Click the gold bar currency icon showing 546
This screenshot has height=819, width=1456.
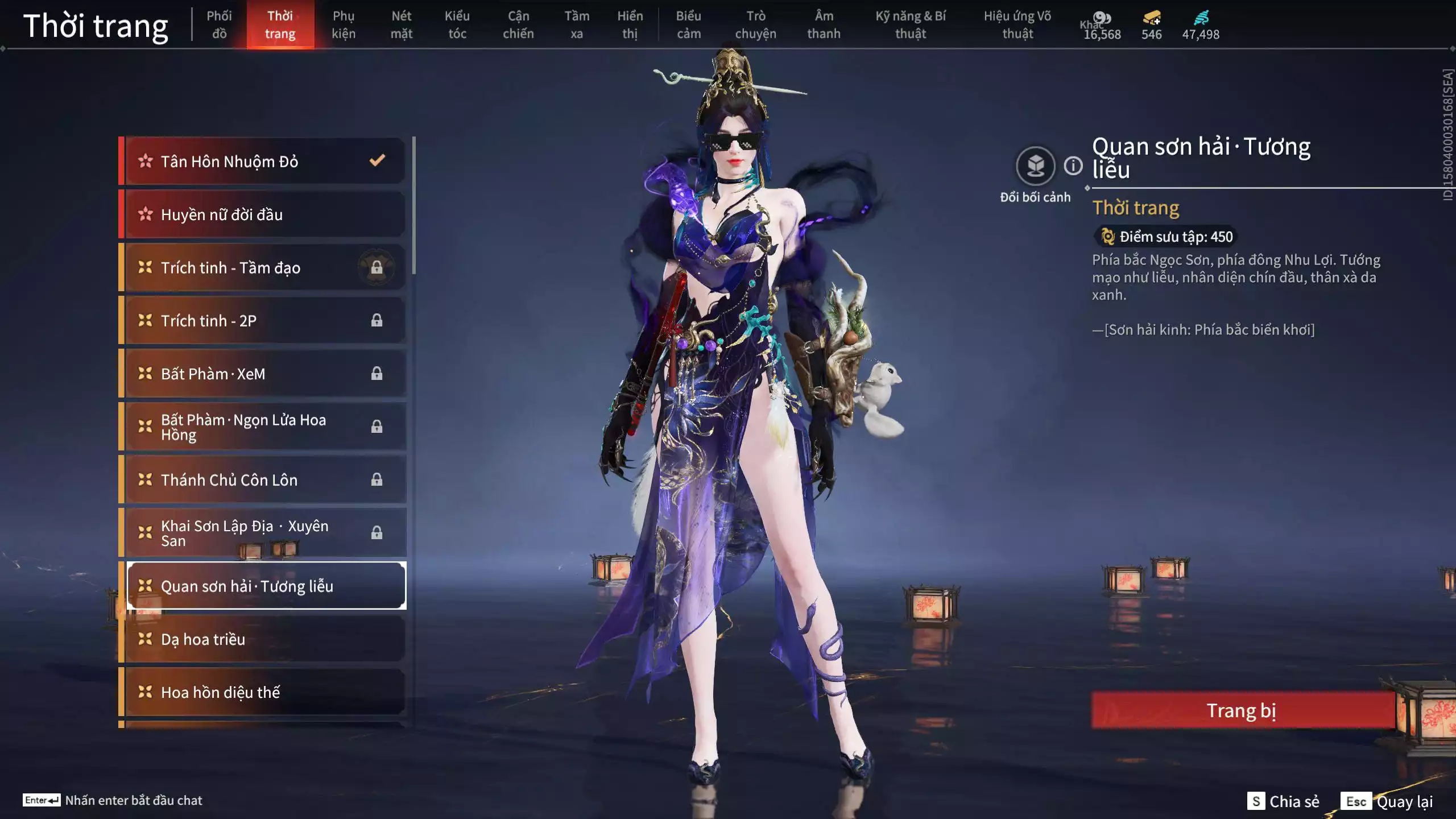[x=1150, y=19]
